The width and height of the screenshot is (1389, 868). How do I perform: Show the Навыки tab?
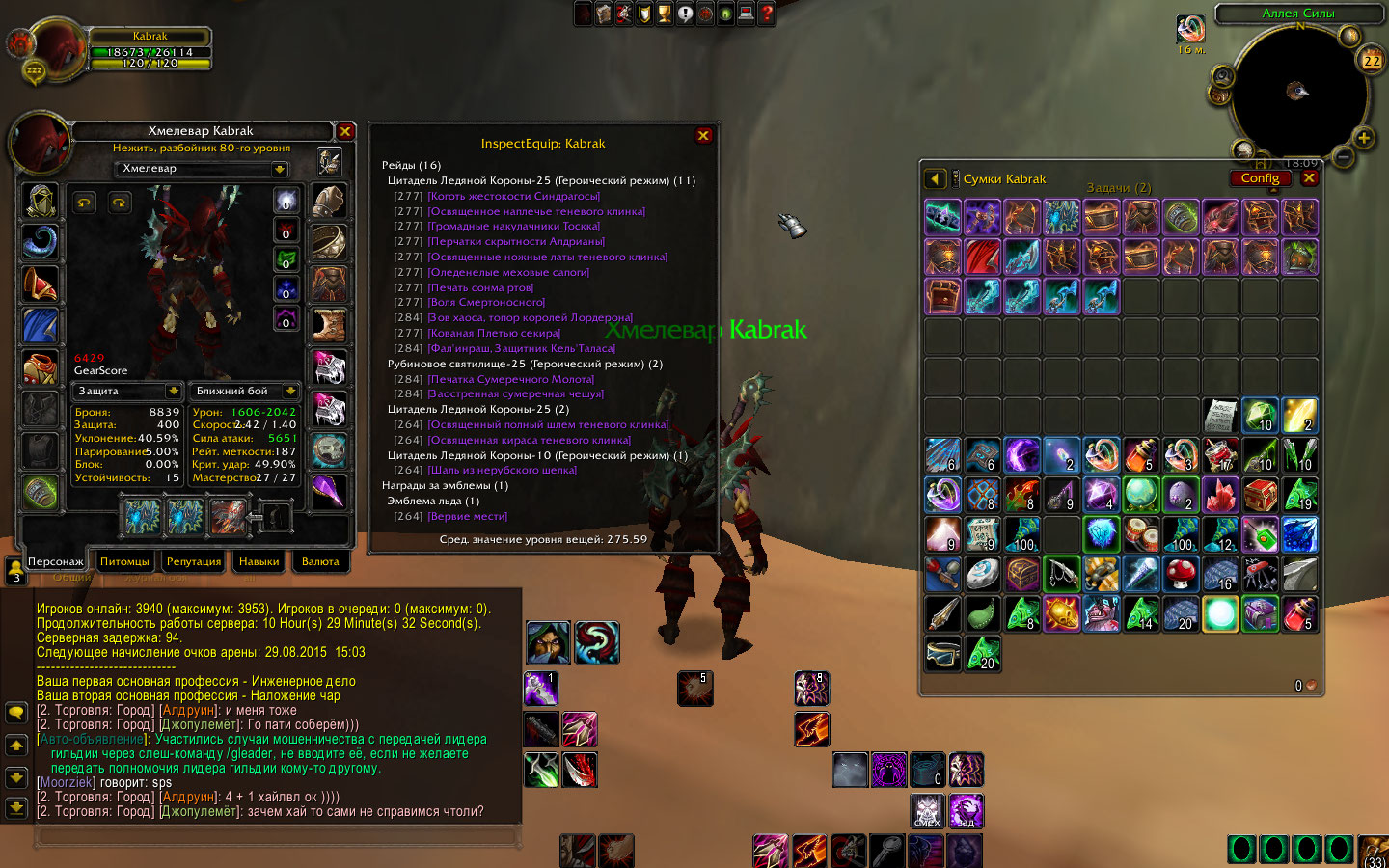(259, 561)
